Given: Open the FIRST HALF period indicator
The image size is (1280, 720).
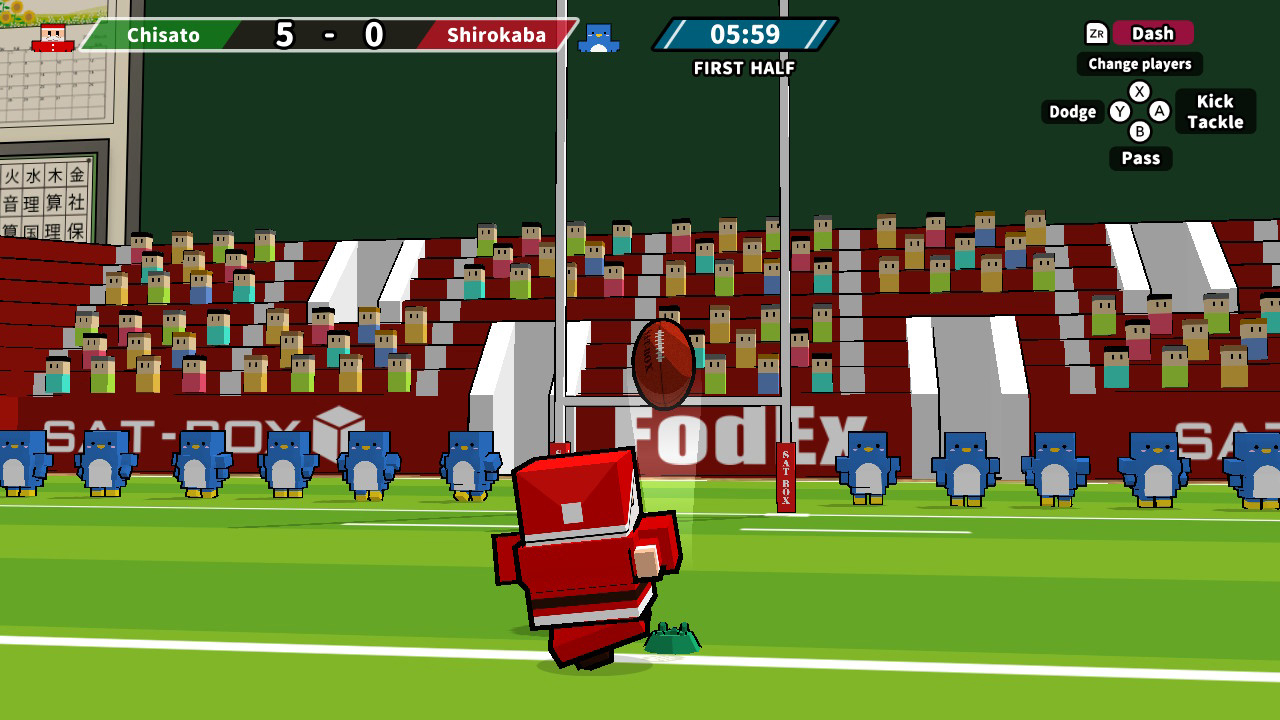Looking at the screenshot, I should (x=743, y=68).
